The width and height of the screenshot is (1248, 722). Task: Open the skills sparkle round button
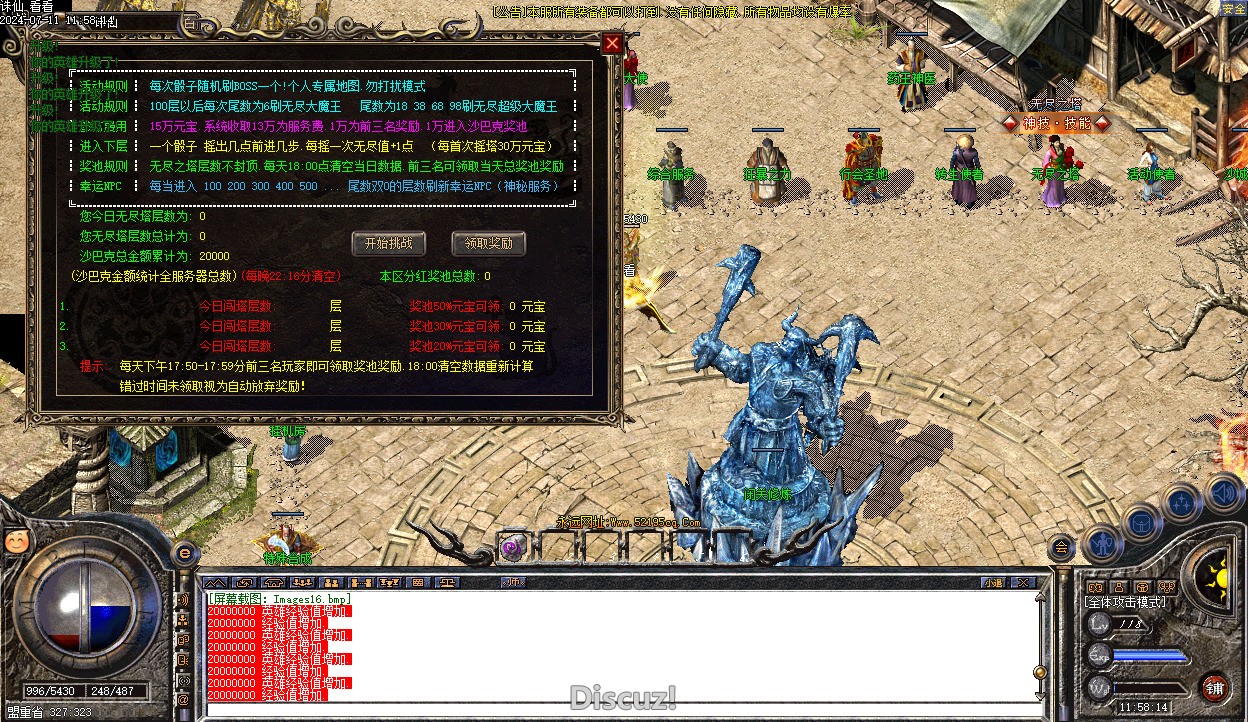pyautogui.click(x=1182, y=502)
